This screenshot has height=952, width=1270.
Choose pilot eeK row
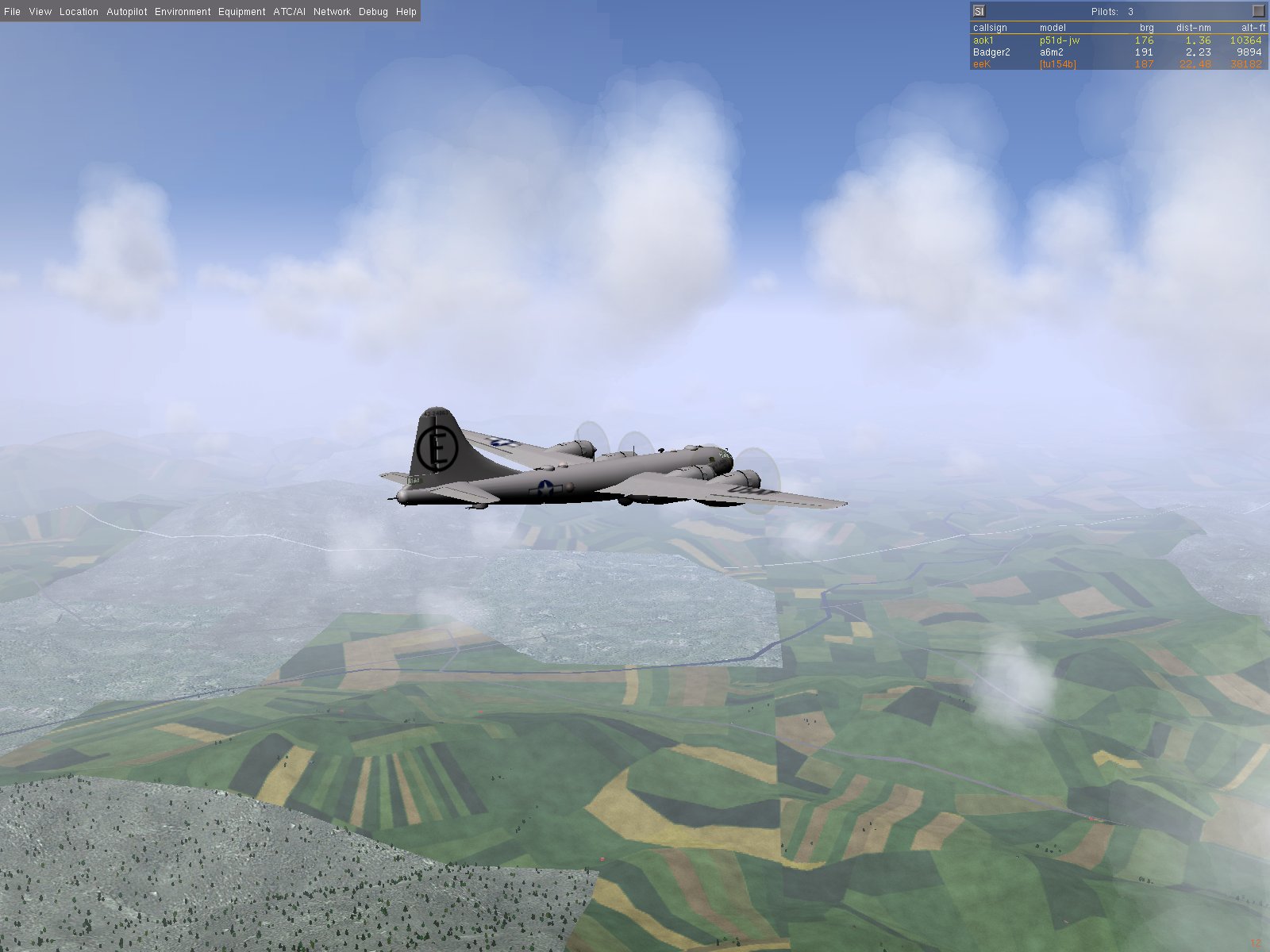(x=982, y=63)
